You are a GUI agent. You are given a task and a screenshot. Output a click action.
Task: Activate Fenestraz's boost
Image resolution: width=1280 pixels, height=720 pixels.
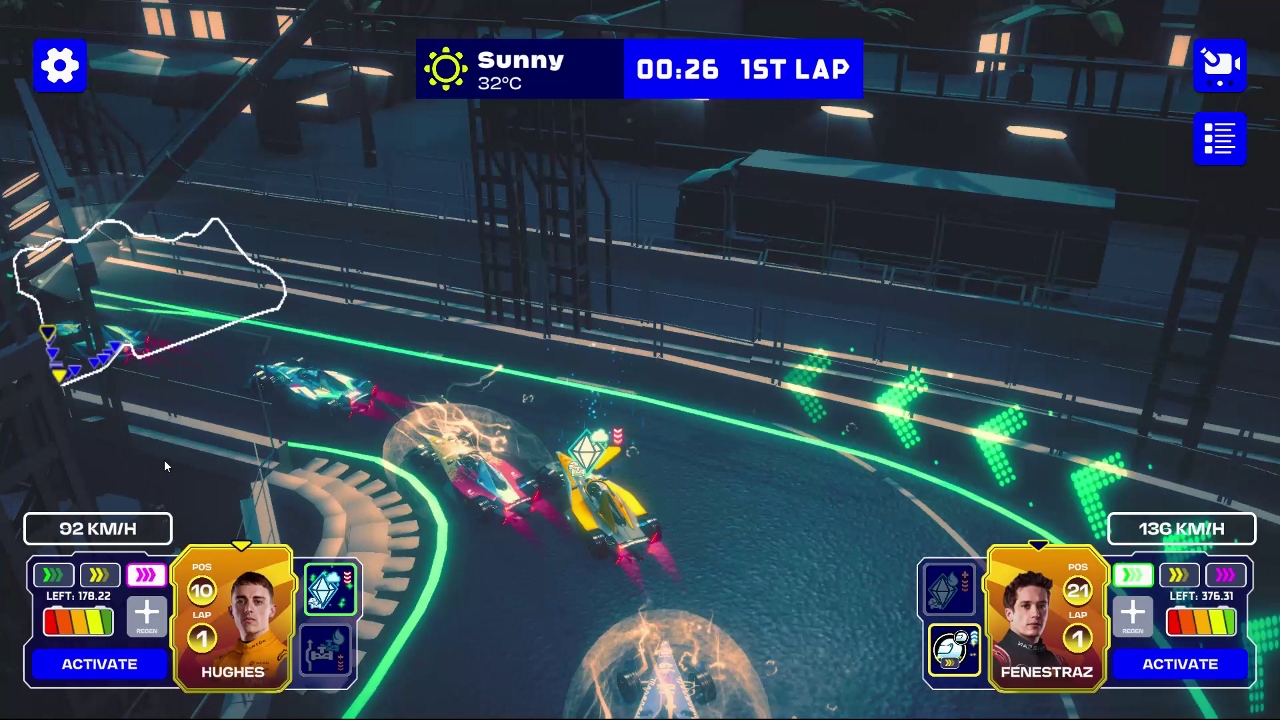1180,664
